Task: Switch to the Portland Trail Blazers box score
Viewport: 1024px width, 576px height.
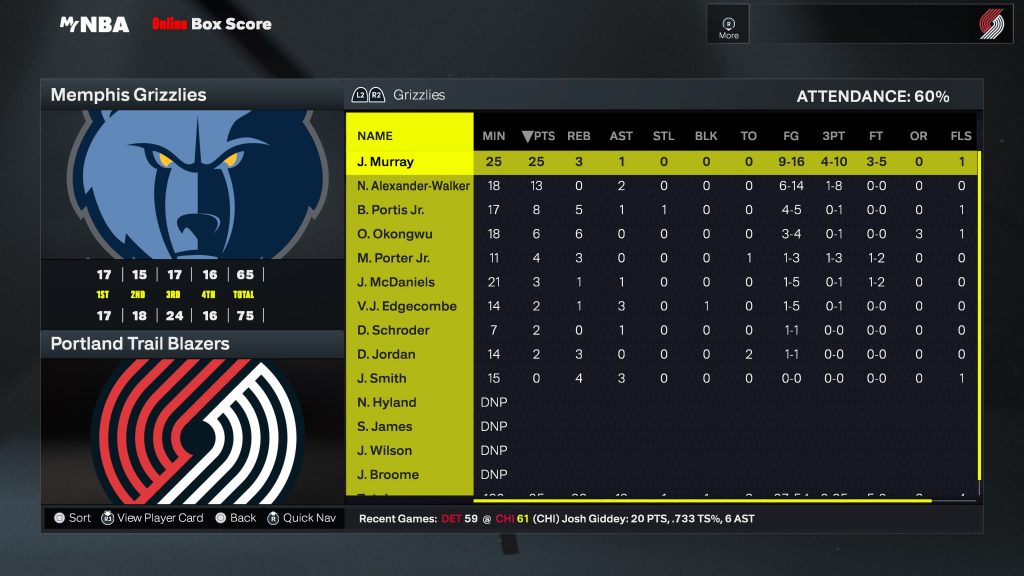Action: click(192, 344)
